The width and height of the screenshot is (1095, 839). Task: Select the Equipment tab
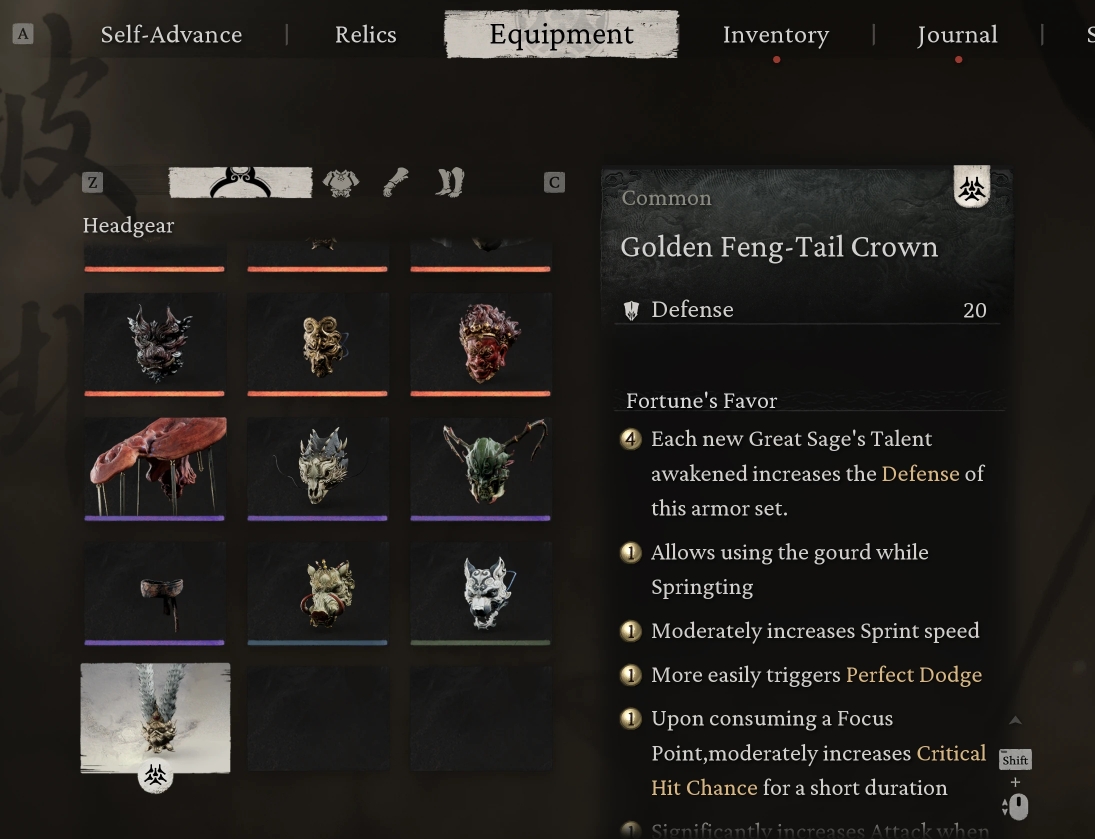pyautogui.click(x=561, y=35)
